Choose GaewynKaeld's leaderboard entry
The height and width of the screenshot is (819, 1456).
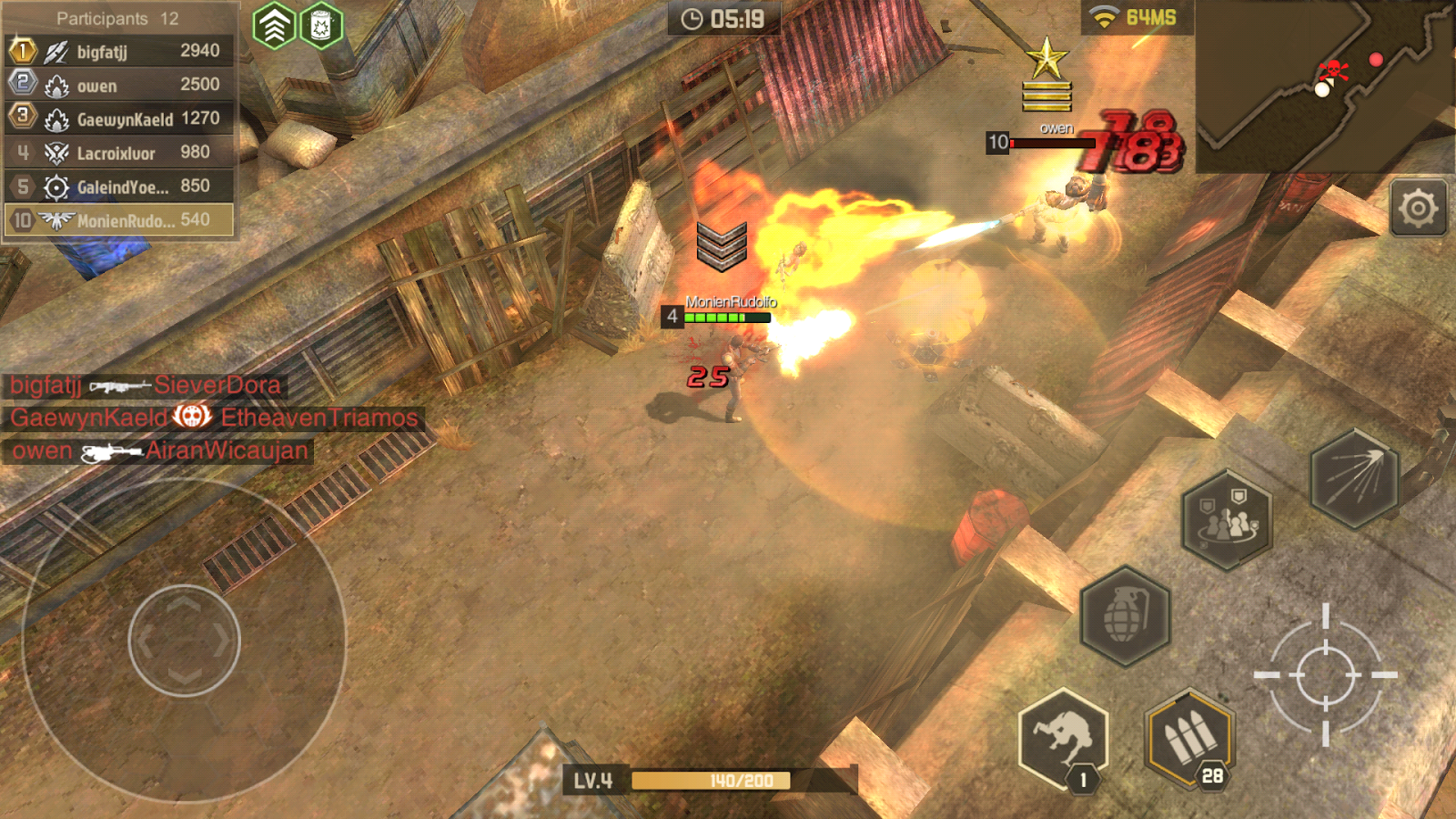click(x=120, y=118)
